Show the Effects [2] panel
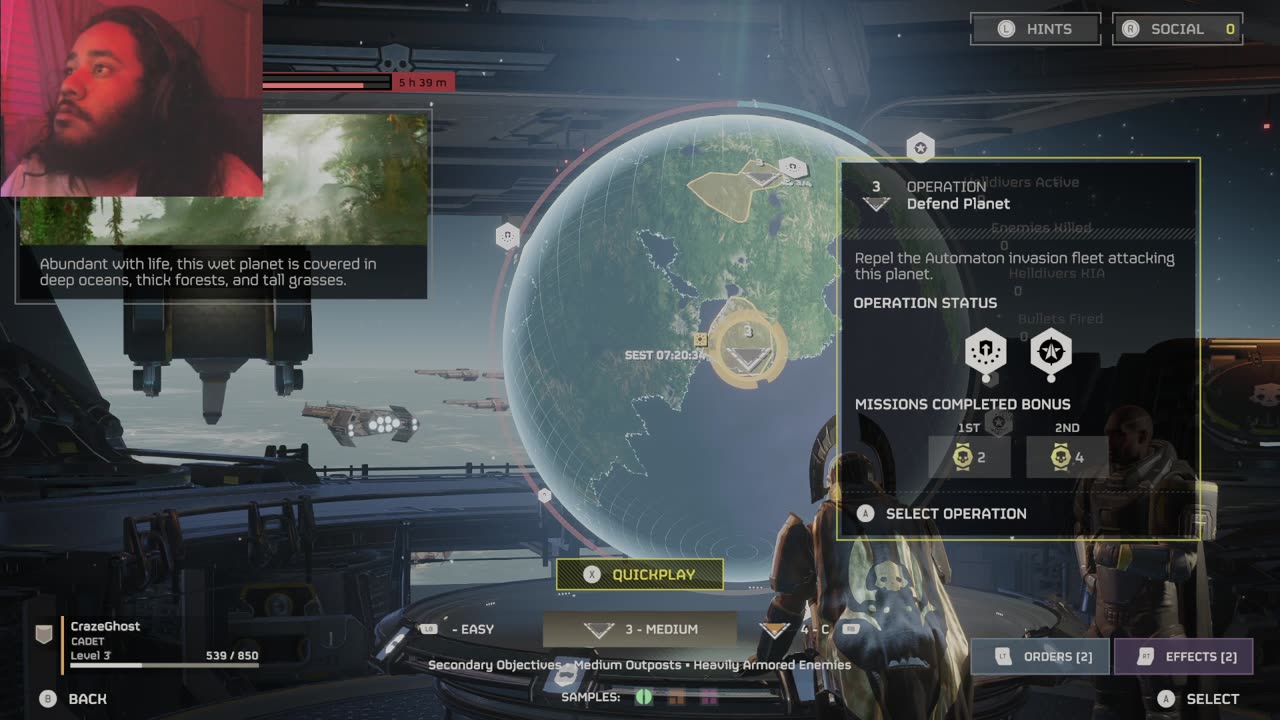Screen dimensions: 1280x720 click(1183, 656)
